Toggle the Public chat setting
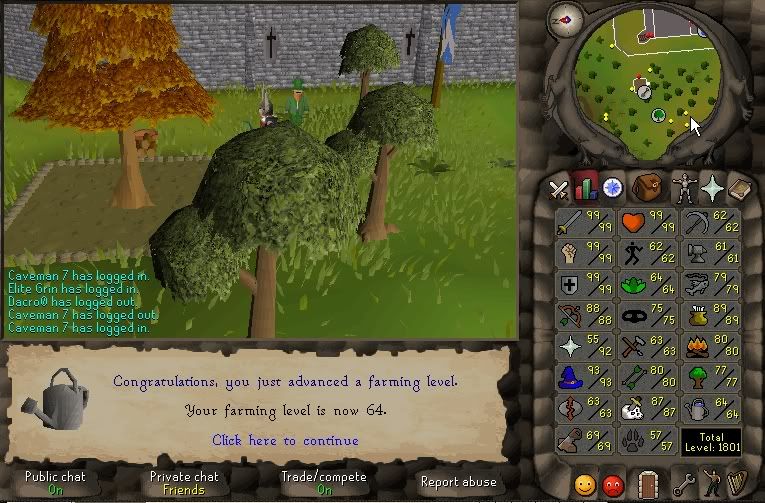765x503 pixels. (54, 483)
